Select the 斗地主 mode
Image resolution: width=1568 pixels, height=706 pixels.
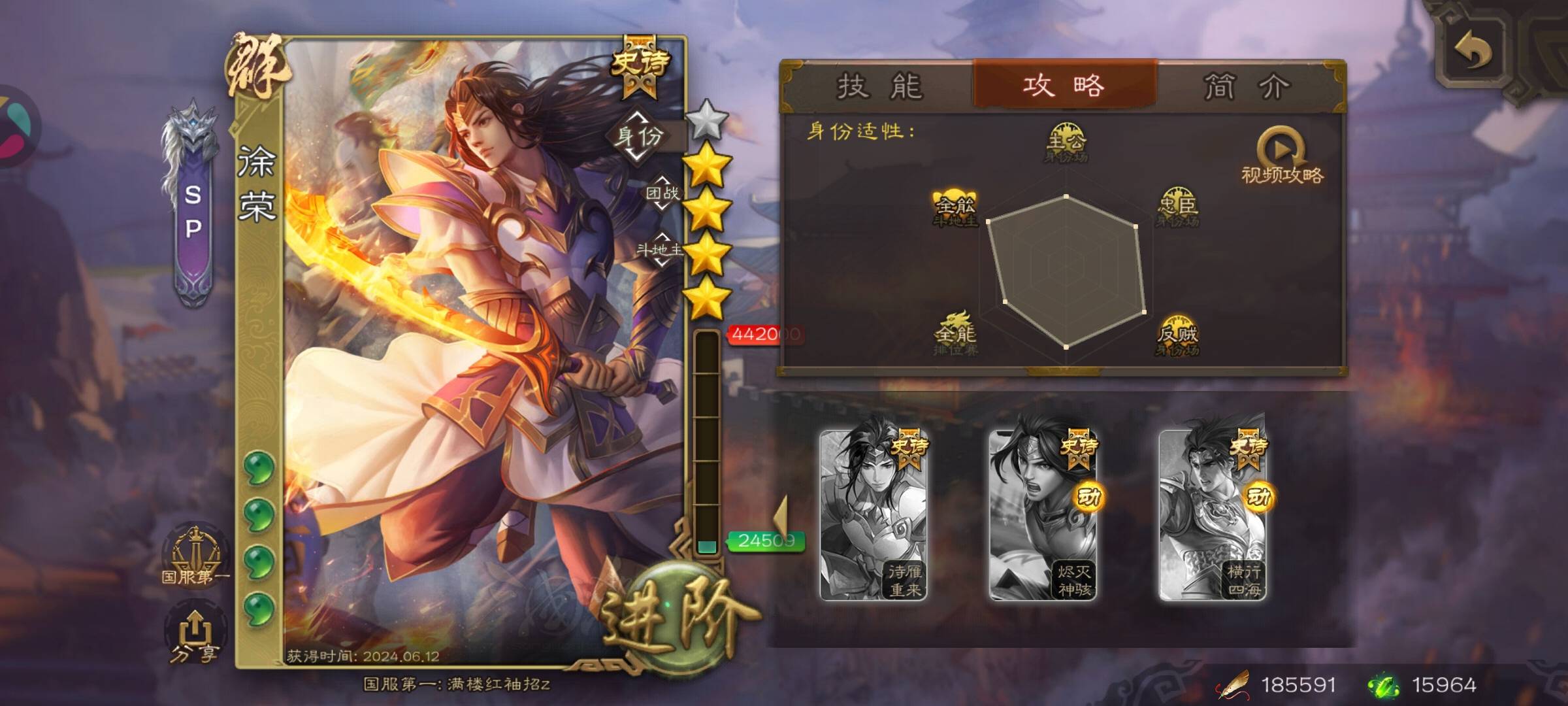pyautogui.click(x=660, y=250)
